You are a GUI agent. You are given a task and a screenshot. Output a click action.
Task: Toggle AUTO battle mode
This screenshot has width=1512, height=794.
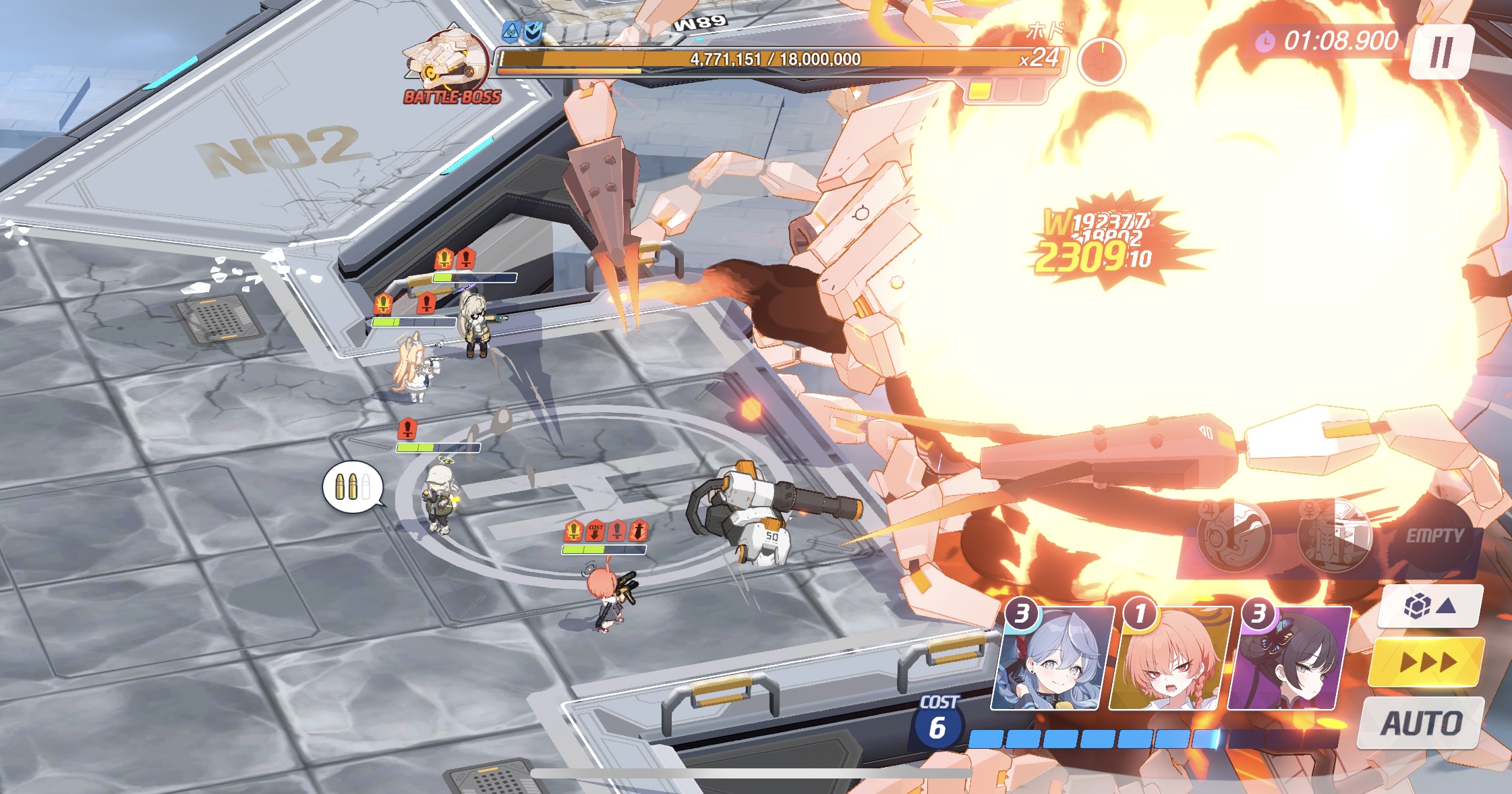[1421, 723]
